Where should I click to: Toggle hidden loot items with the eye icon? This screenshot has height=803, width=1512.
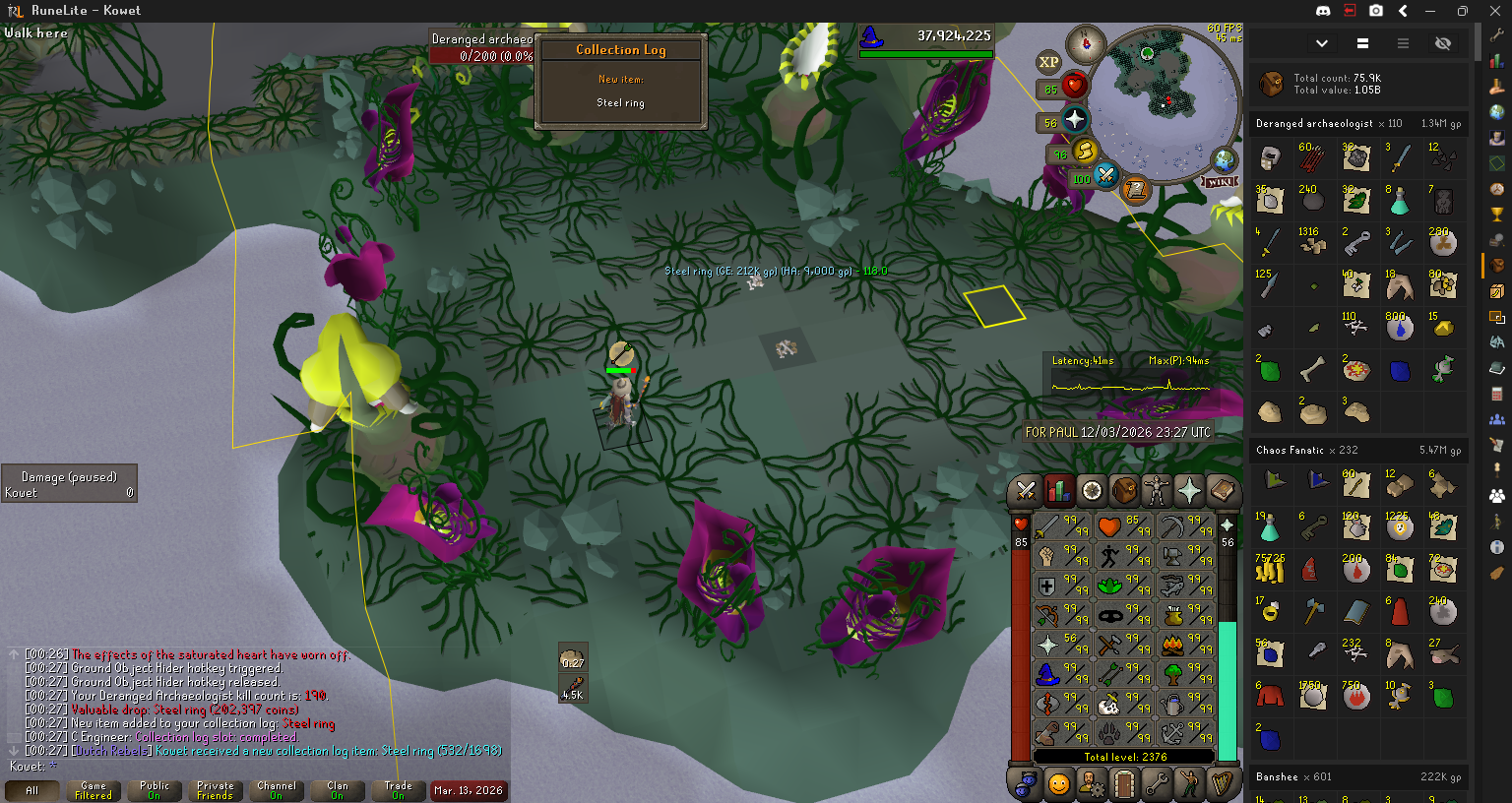(x=1443, y=43)
